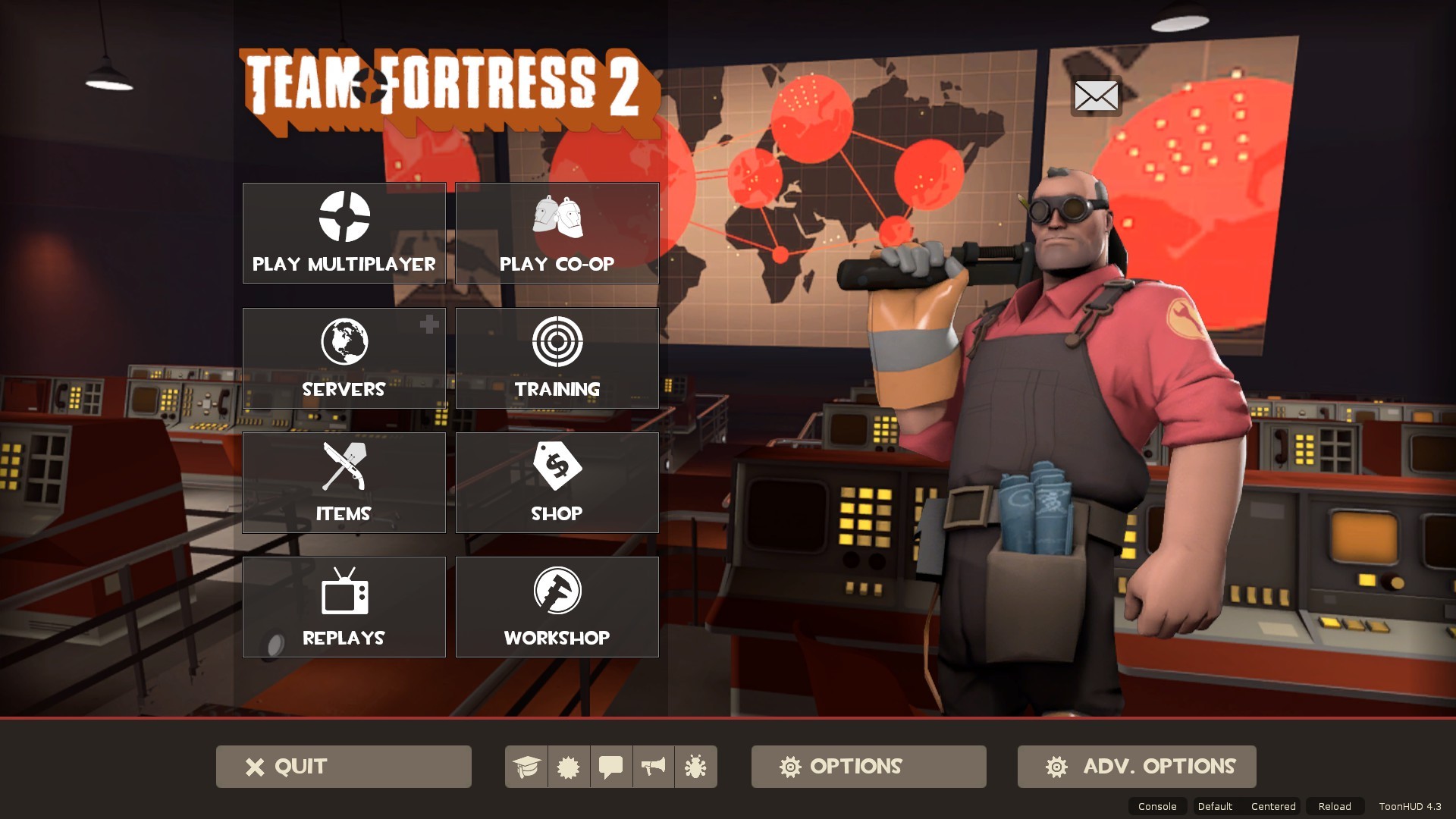
Task: Open the Options menu
Action: point(868,767)
